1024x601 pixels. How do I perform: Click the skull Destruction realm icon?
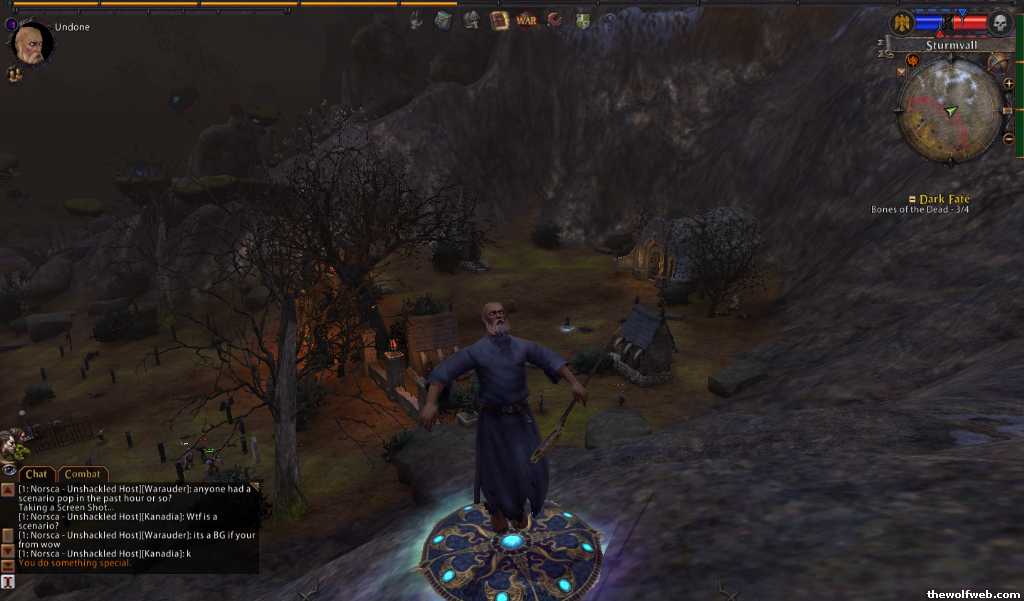pos(999,22)
